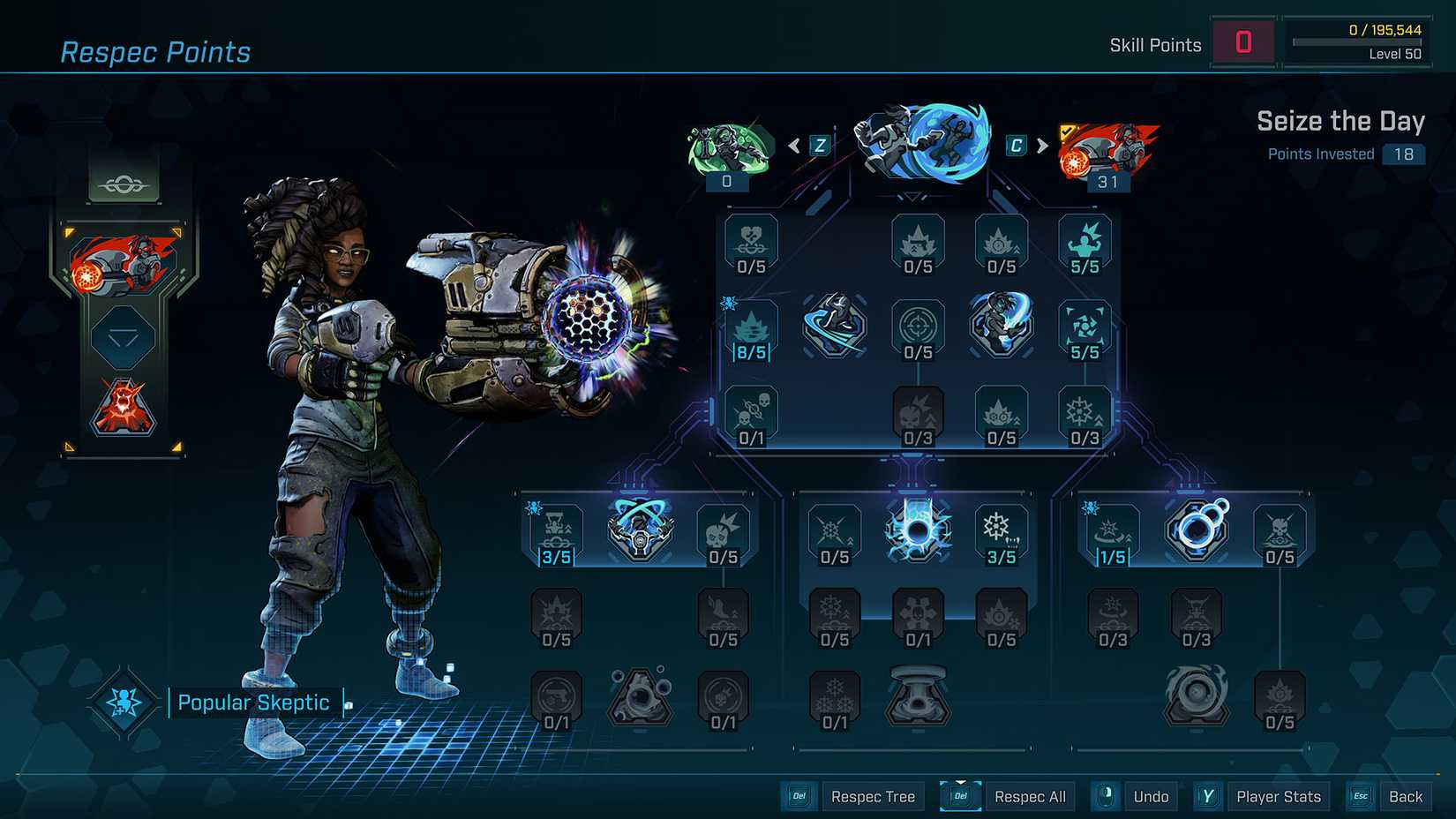Open the equipped red action skill slot

[123, 263]
